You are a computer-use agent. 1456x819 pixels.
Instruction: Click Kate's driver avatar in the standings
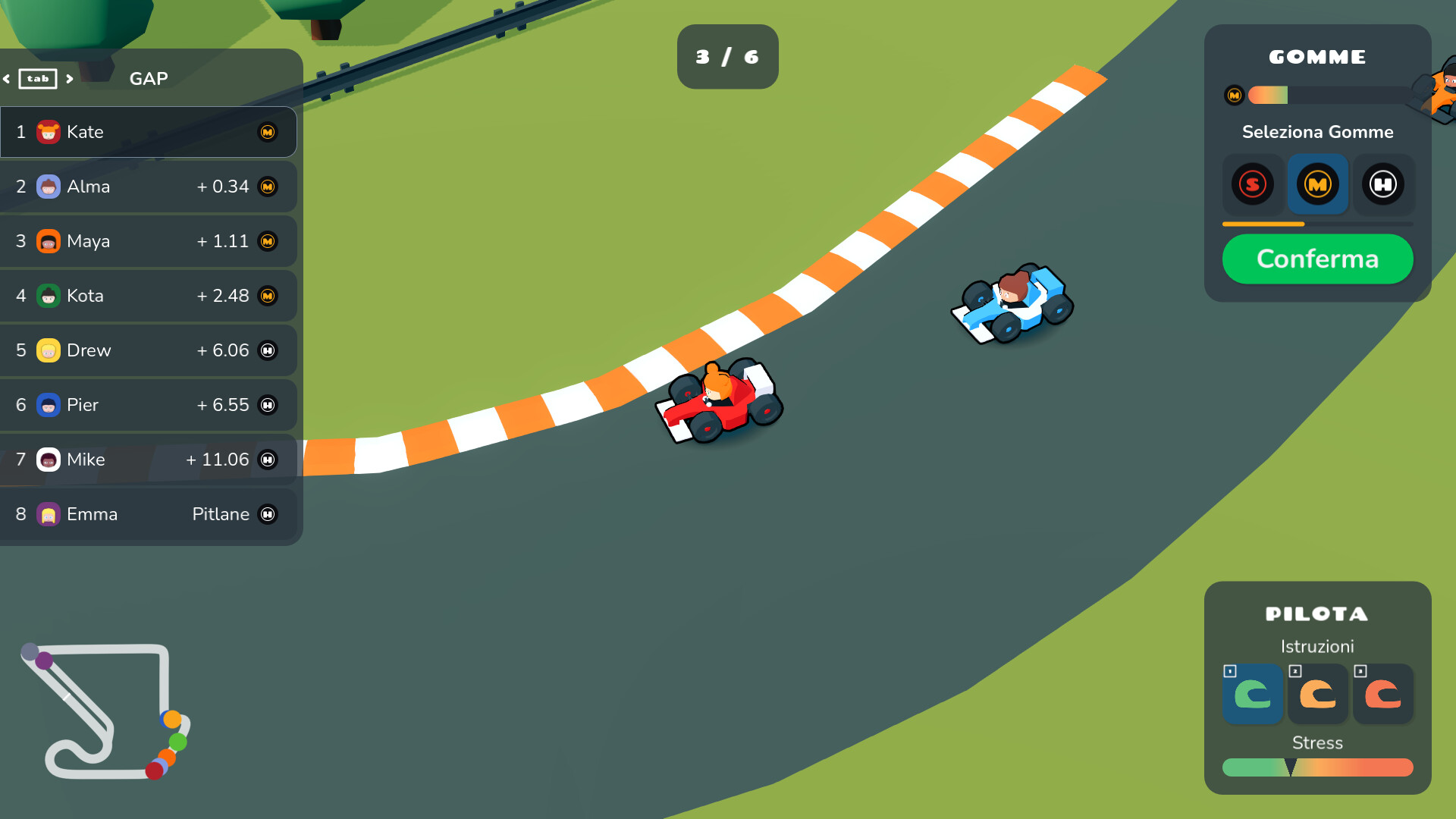click(x=47, y=131)
